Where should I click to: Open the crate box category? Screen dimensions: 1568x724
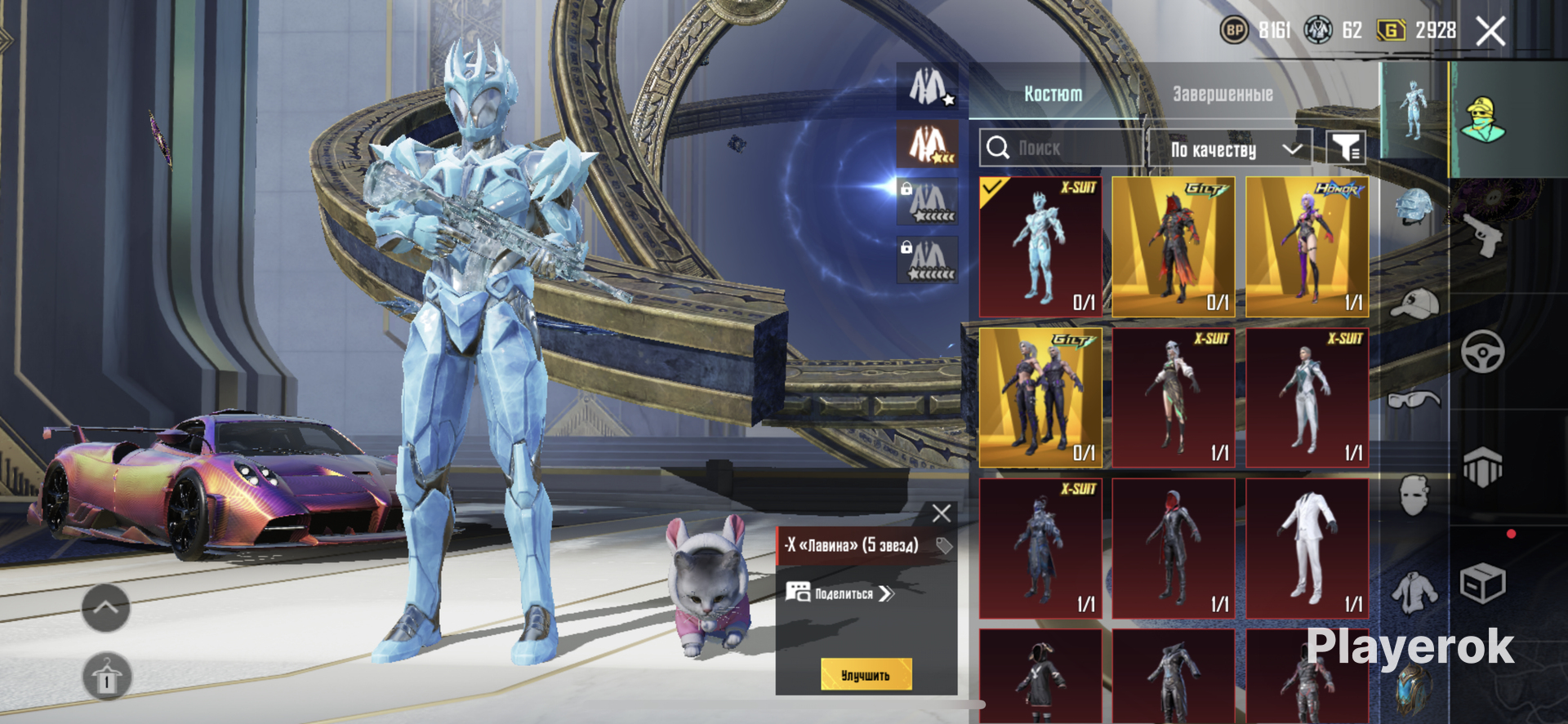pyautogui.click(x=1482, y=584)
